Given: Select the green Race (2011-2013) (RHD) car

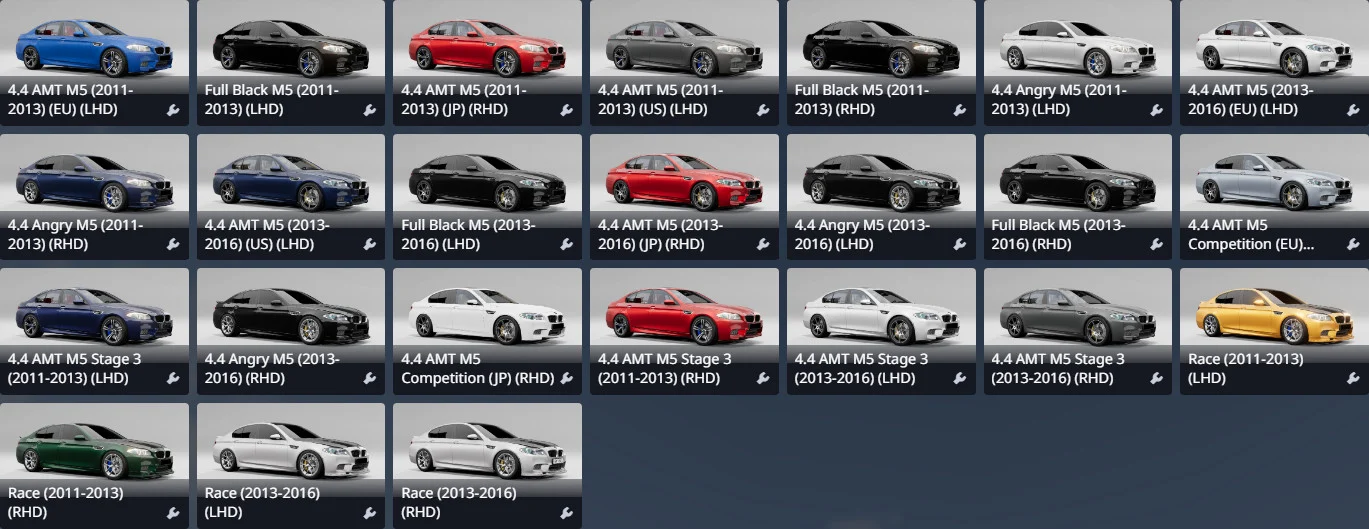Looking at the screenshot, I should (93, 450).
